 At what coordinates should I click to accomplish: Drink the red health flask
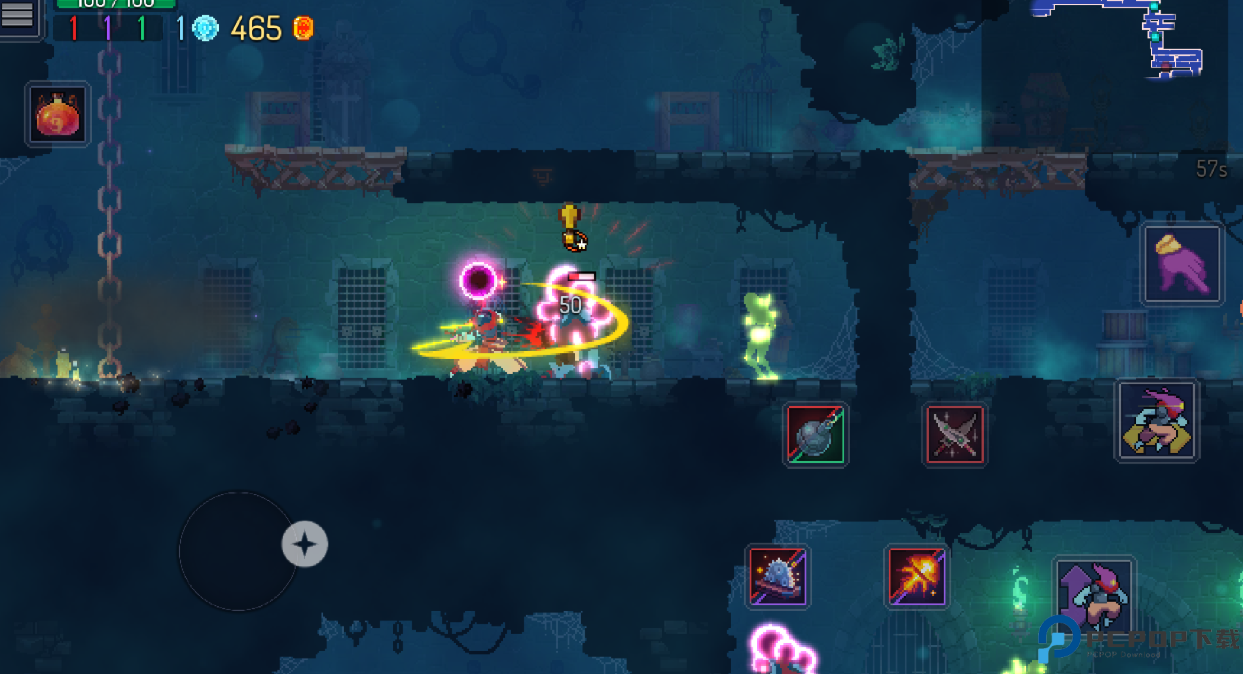(x=58, y=114)
